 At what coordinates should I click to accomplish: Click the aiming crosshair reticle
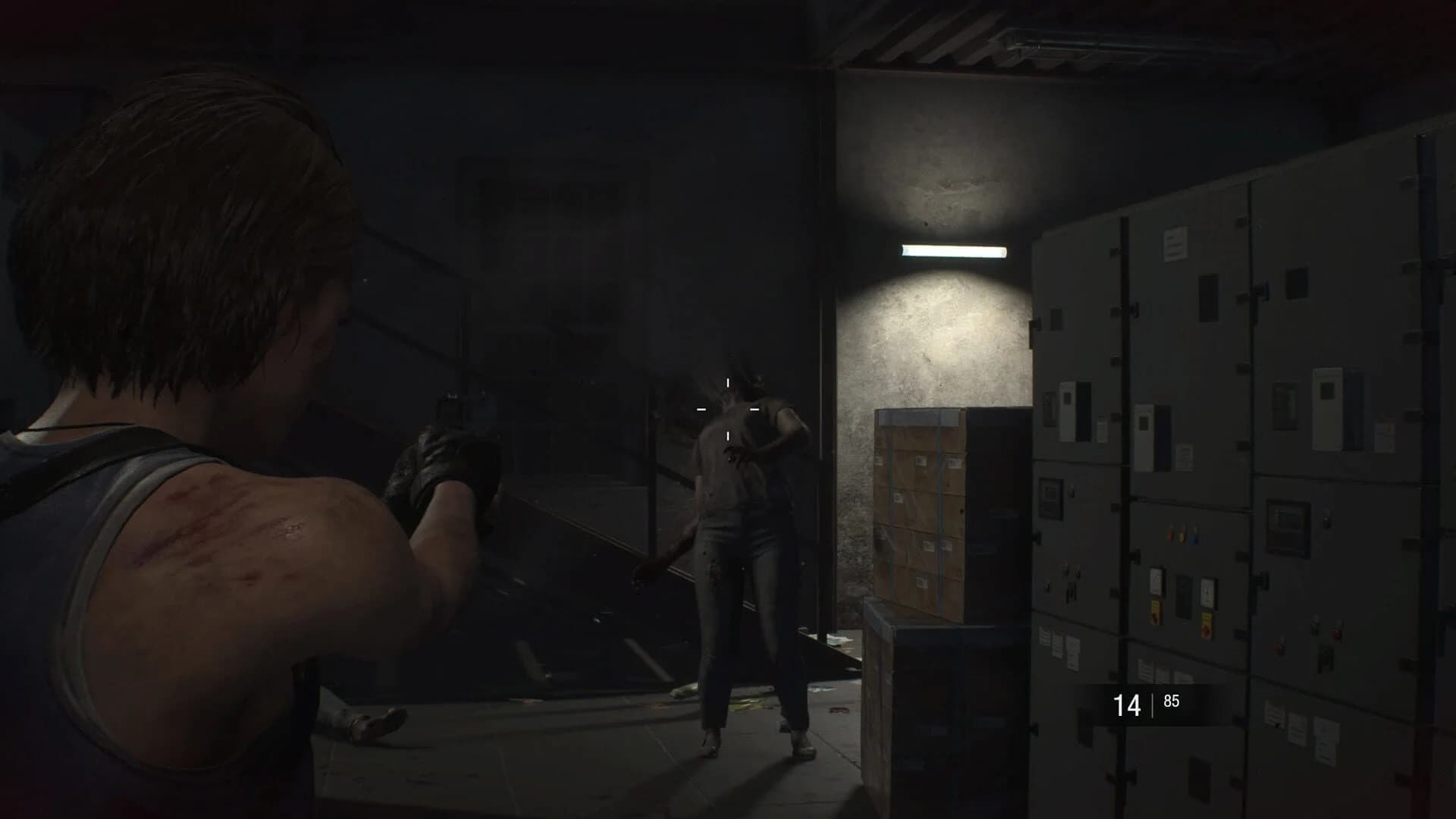(730, 409)
